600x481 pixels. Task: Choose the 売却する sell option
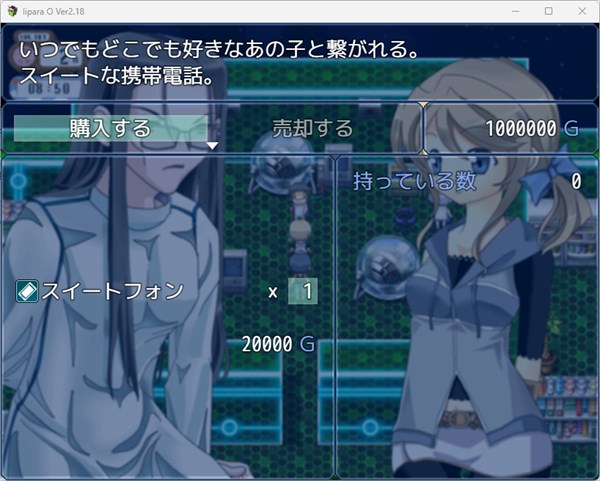coord(313,128)
